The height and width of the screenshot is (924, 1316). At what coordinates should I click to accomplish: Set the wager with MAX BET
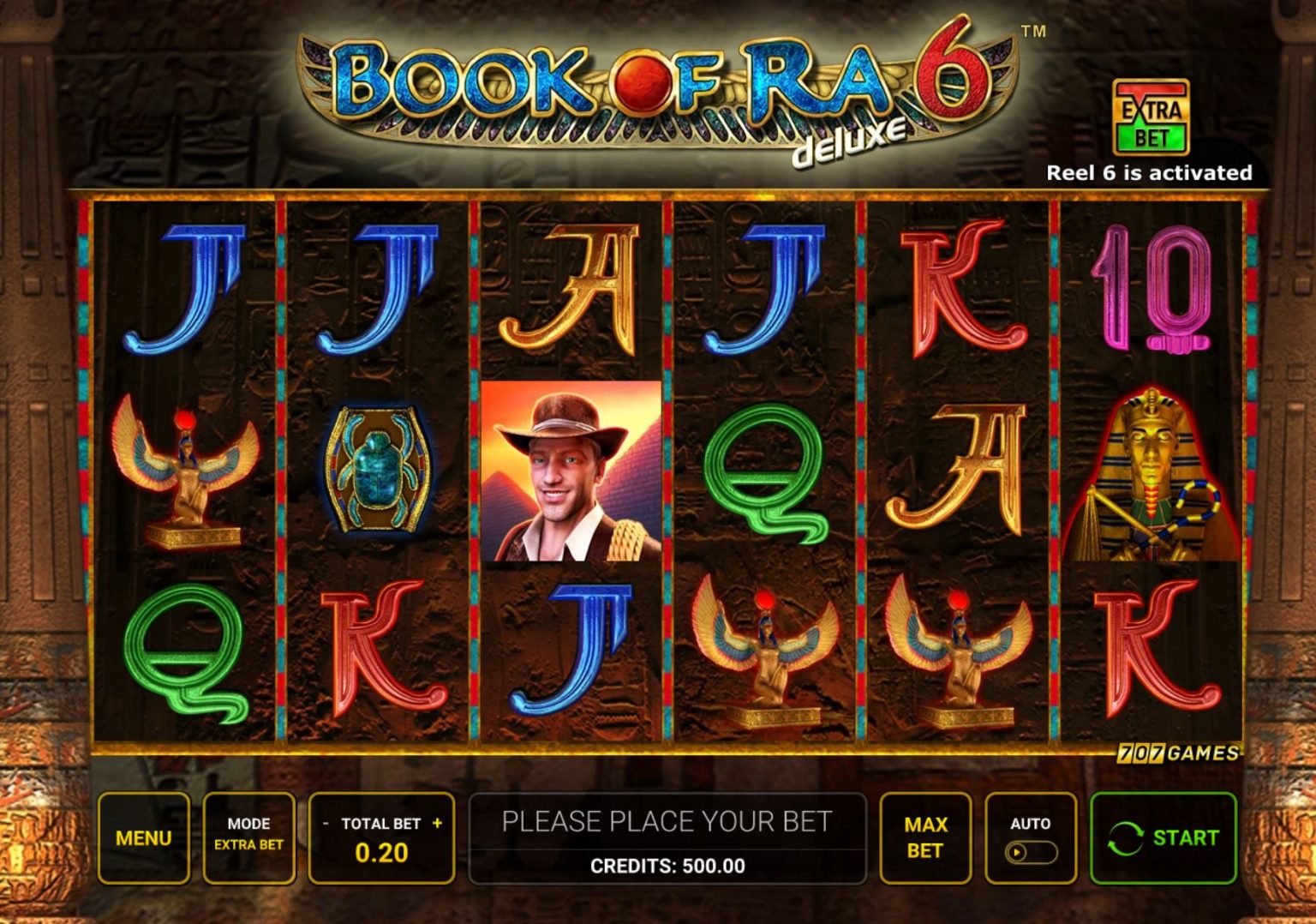[x=924, y=837]
